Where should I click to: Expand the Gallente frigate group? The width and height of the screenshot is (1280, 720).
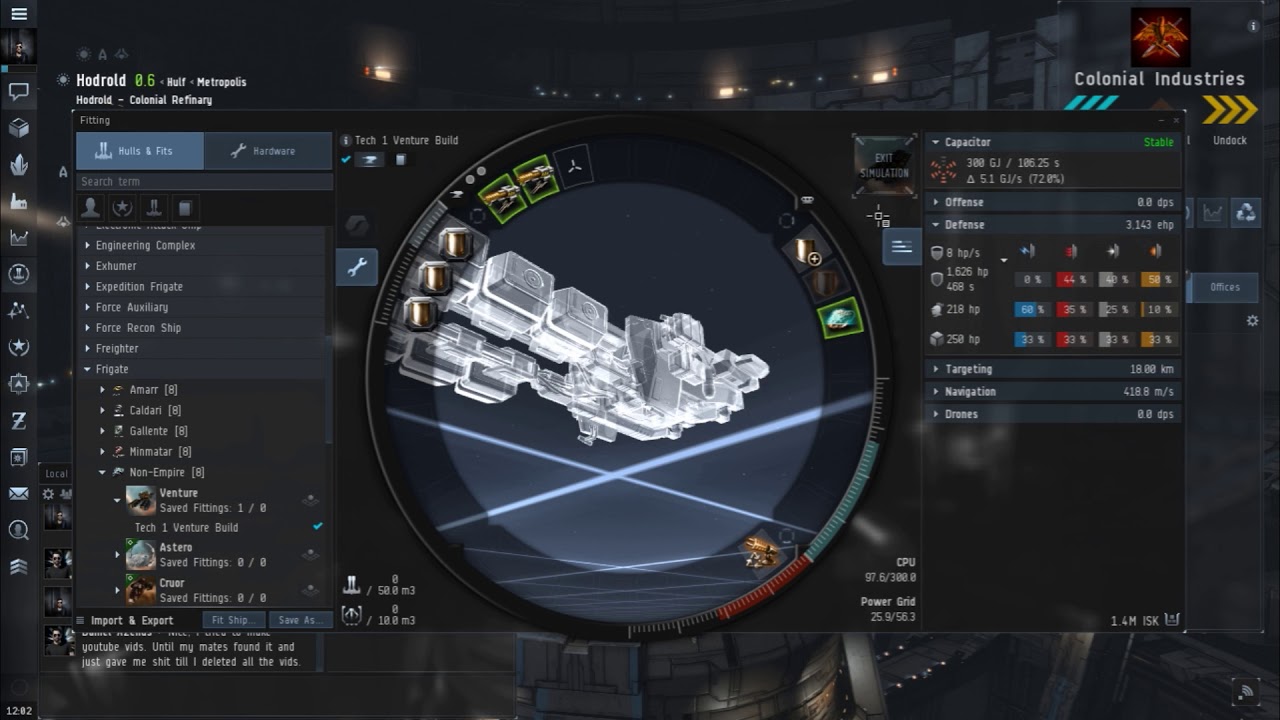[x=102, y=431]
